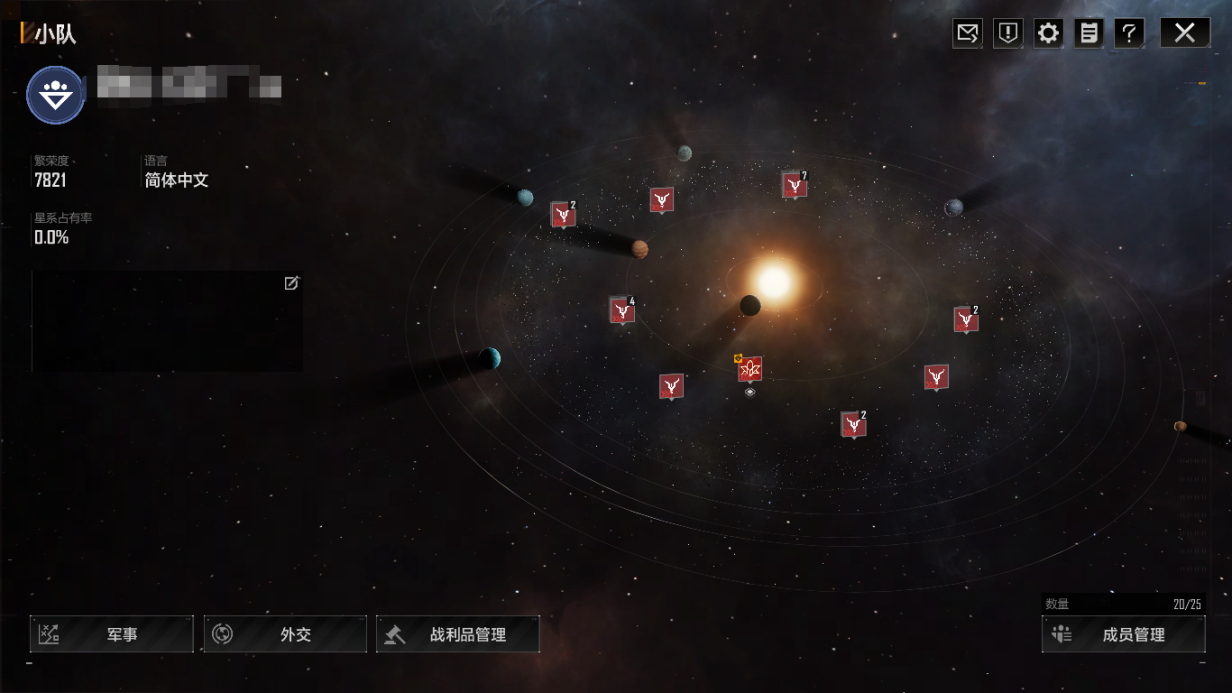Open the 外交 diplomacy panel

tap(285, 634)
